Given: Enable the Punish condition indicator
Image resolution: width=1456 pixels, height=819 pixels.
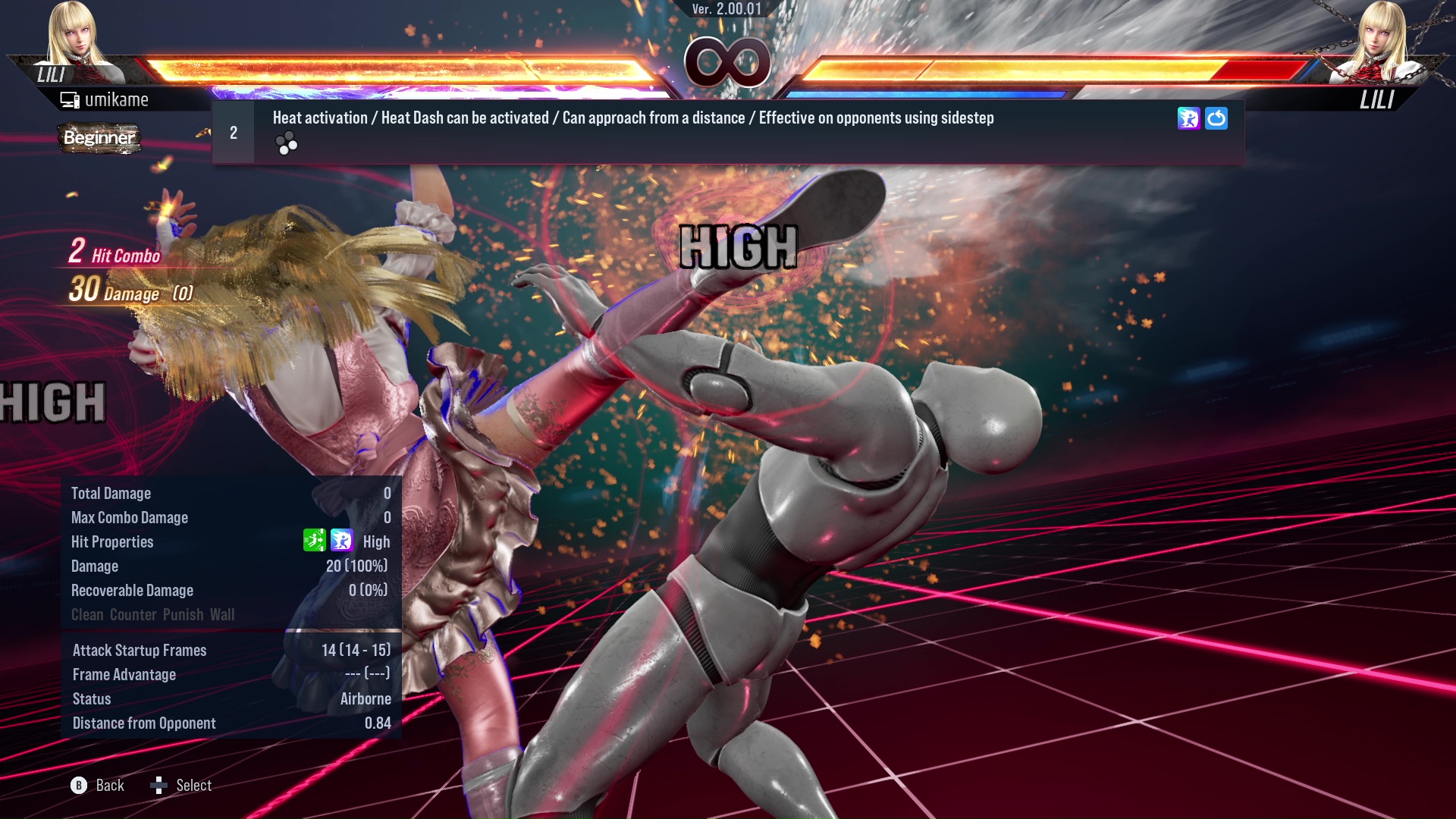Looking at the screenshot, I should [181, 614].
